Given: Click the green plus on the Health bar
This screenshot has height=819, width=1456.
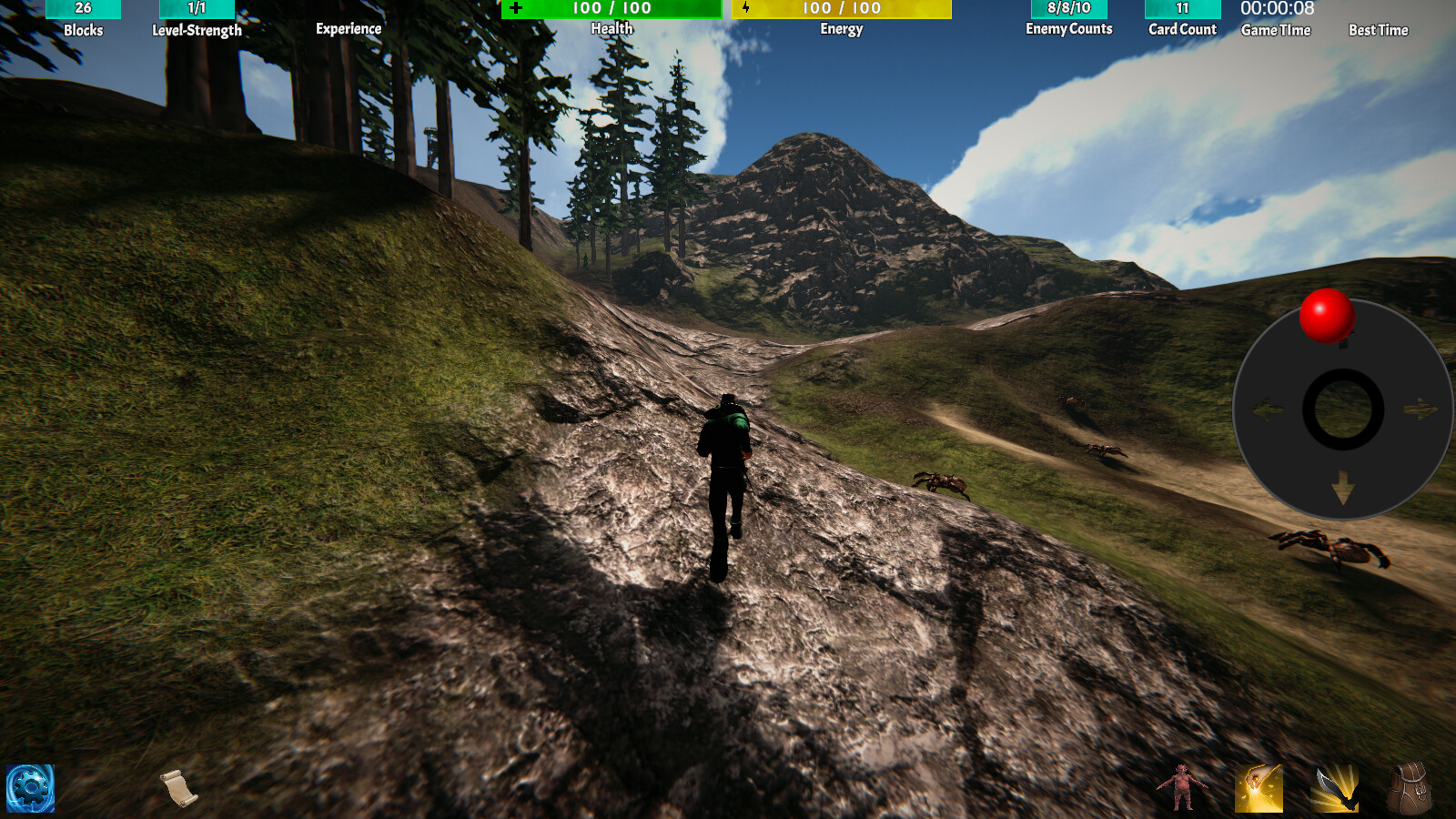Looking at the screenshot, I should tap(517, 9).
